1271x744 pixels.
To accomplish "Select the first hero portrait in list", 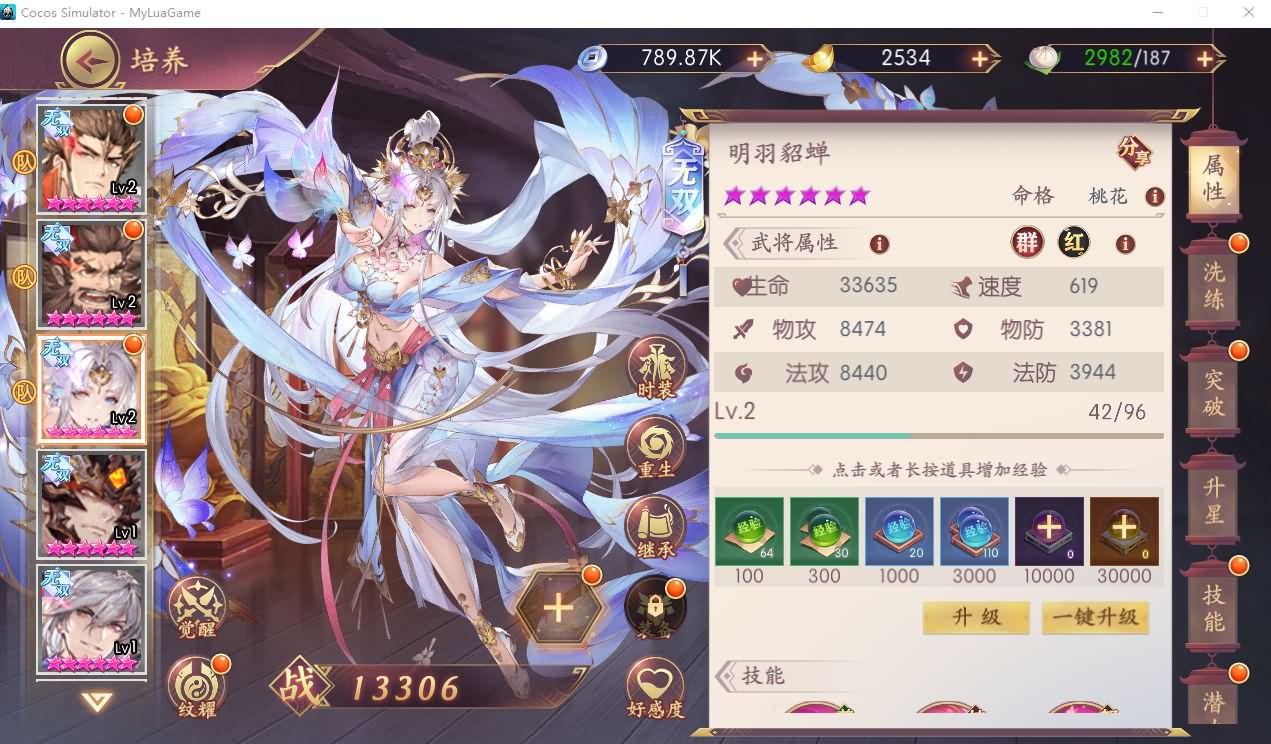I will [91, 159].
